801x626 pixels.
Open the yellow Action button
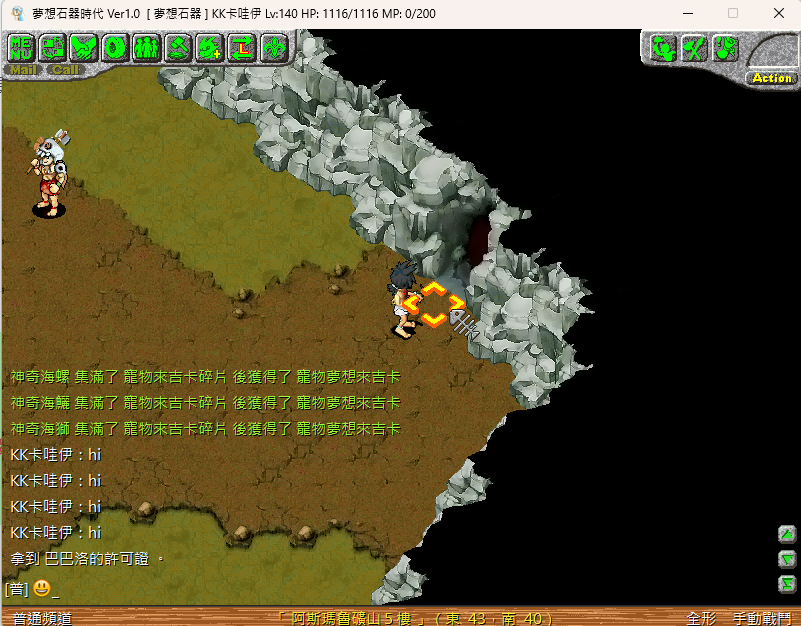[771, 77]
